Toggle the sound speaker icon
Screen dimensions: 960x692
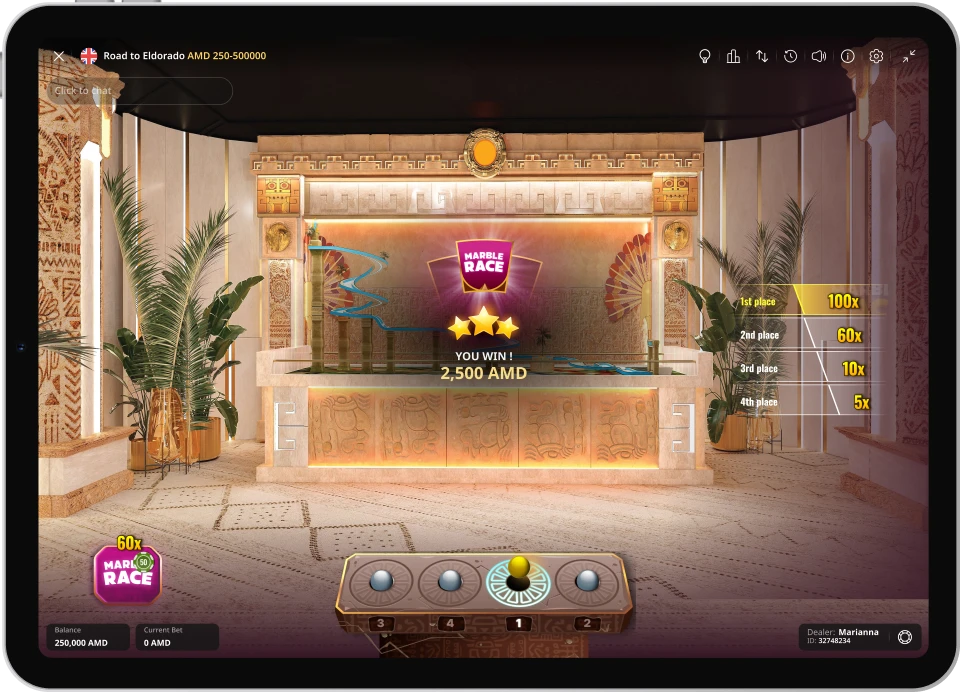click(x=819, y=56)
